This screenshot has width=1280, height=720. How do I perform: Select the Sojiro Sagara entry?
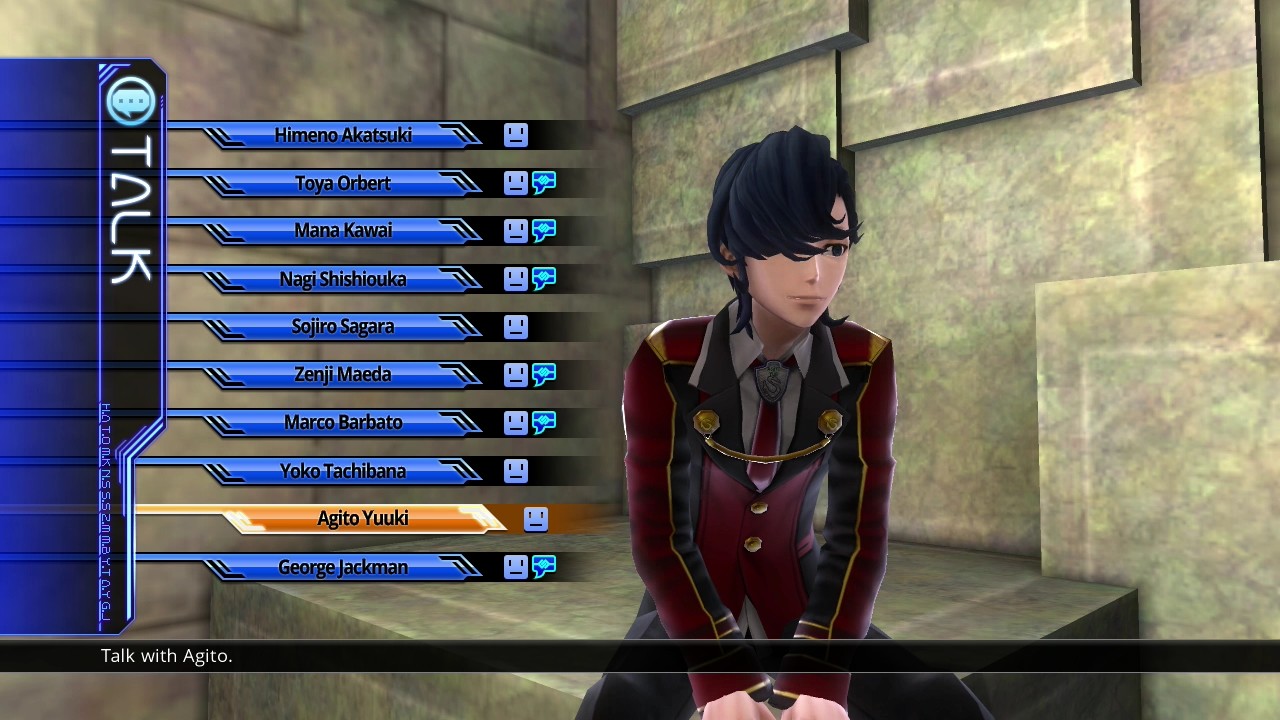coord(343,327)
